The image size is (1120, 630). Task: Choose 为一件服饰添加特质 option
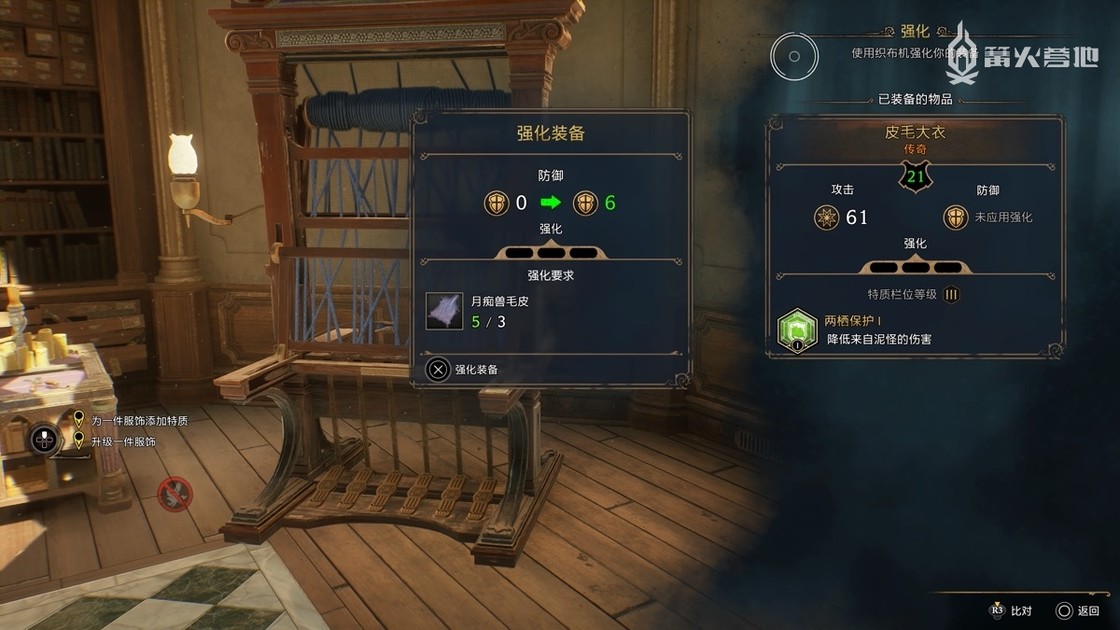pyautogui.click(x=138, y=421)
